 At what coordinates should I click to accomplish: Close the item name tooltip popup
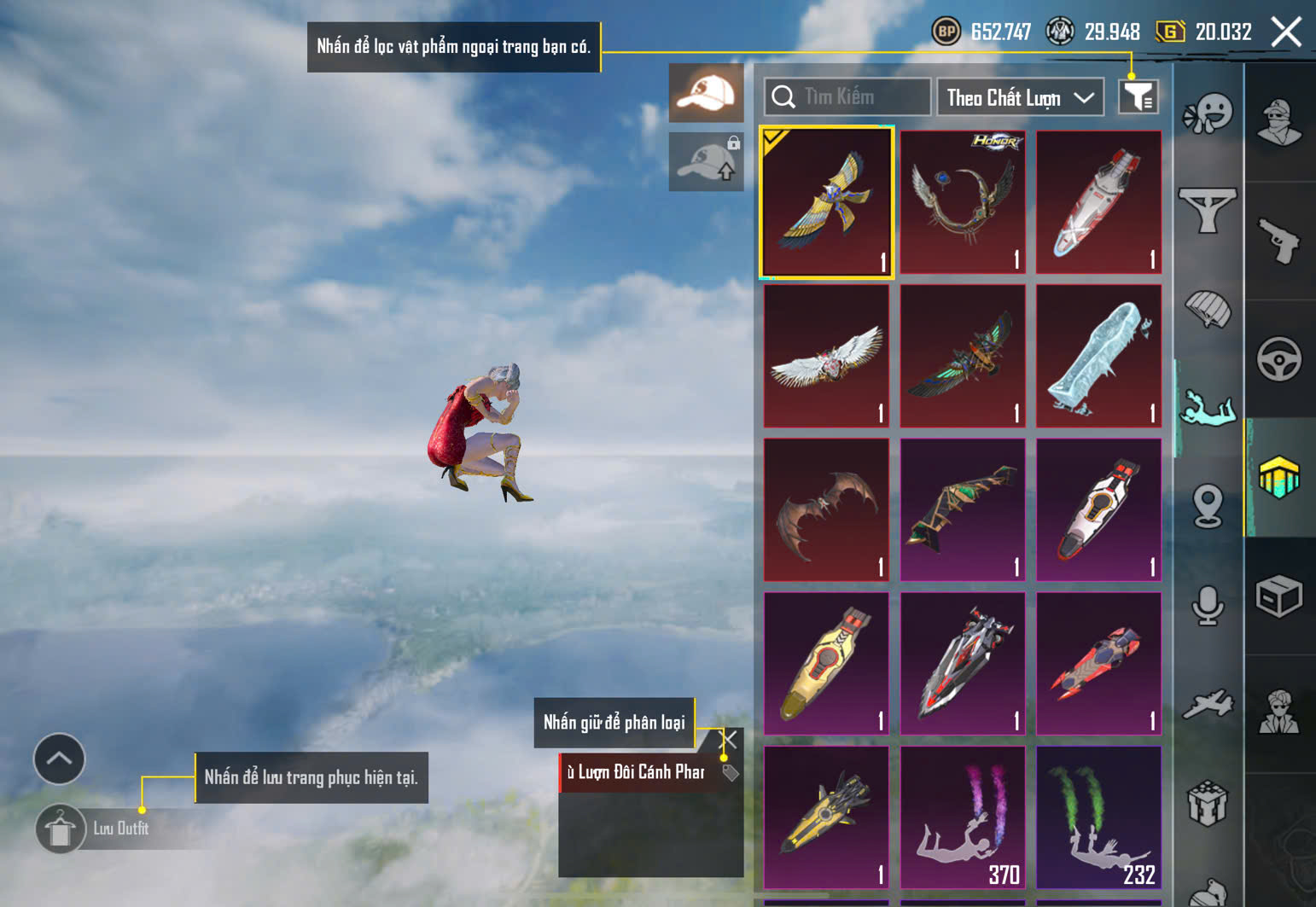coord(729,740)
